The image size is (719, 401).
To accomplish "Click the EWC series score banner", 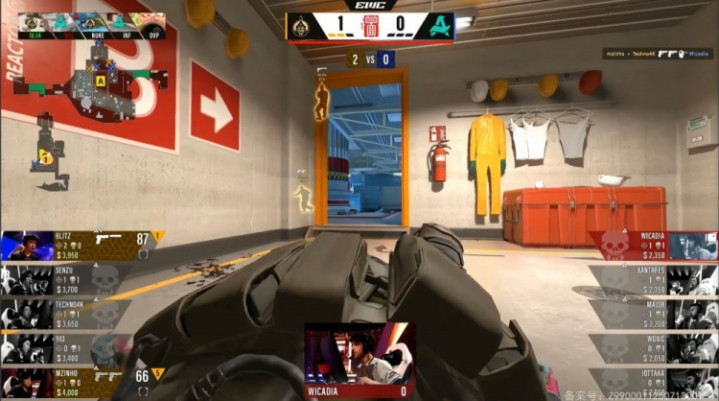I will [x=370, y=25].
